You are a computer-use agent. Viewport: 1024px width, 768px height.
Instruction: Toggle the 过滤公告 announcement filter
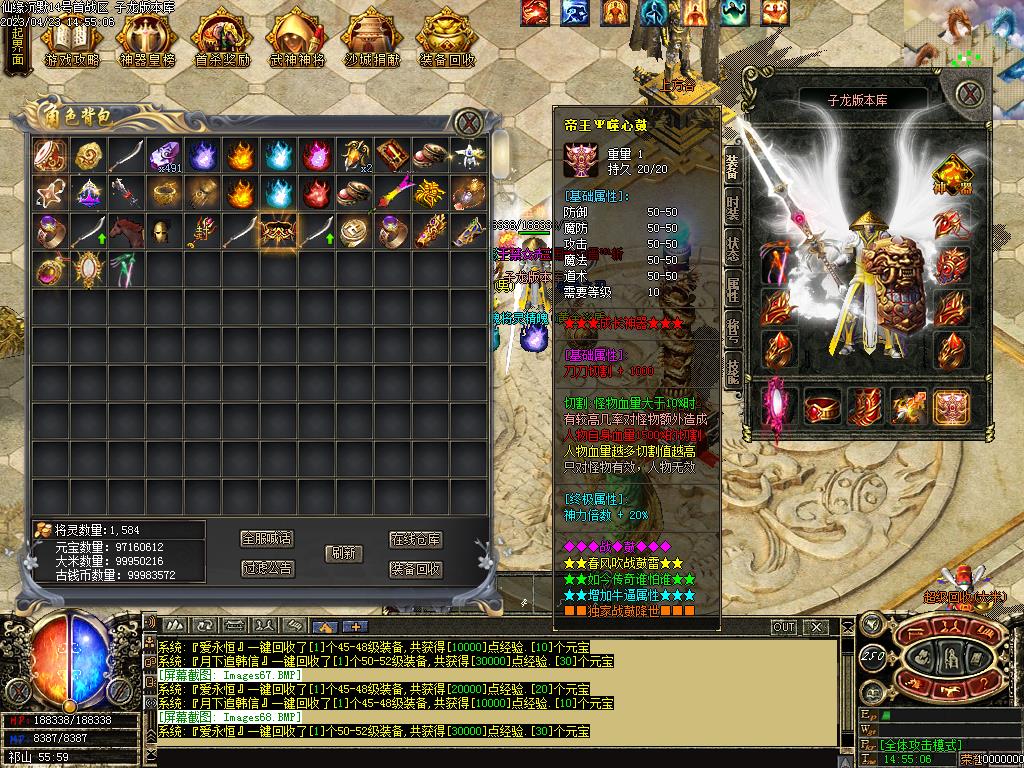tap(267, 568)
